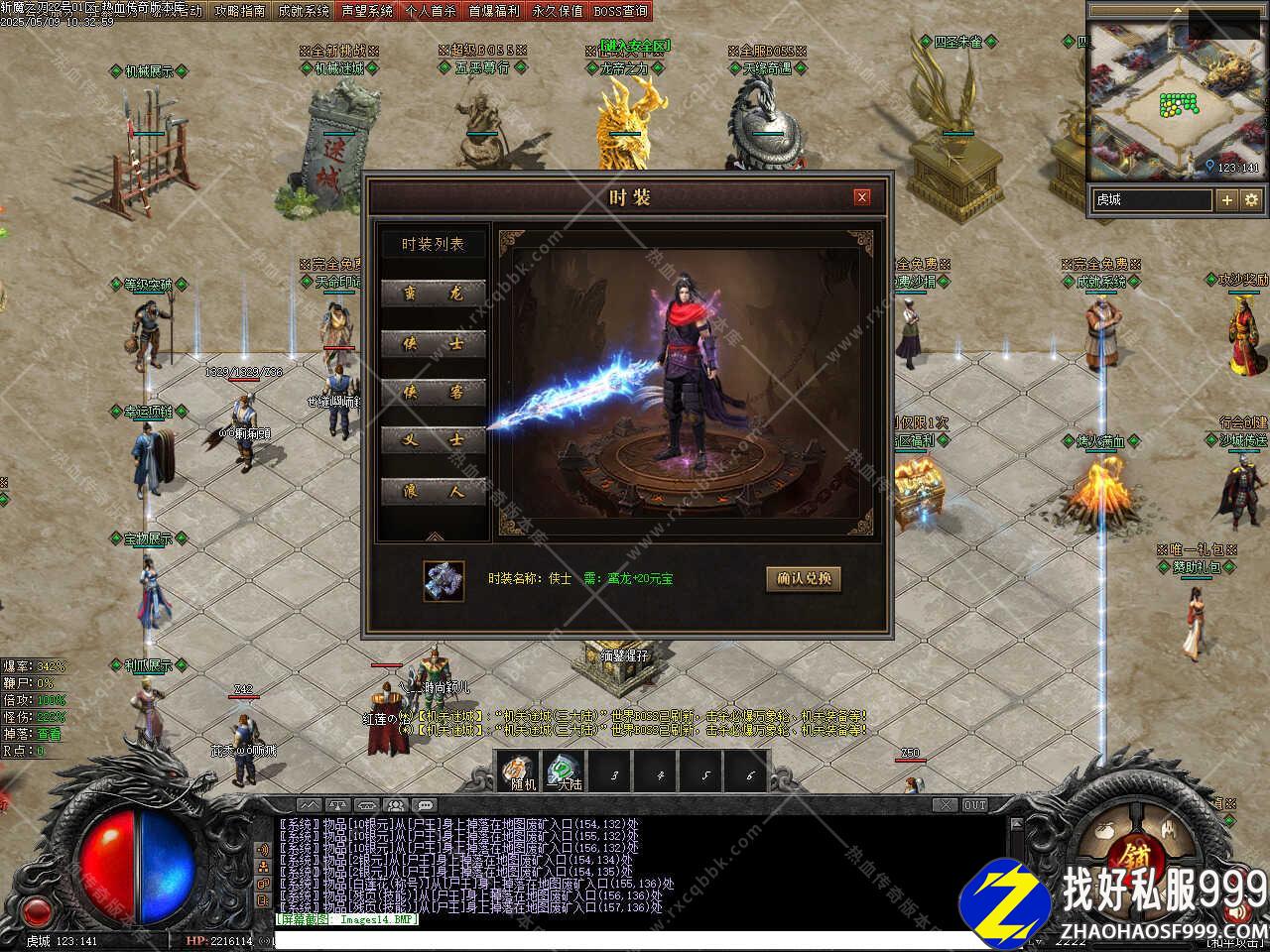Select the 雷龙 costume entry
1270x952 pixels.
[433, 294]
